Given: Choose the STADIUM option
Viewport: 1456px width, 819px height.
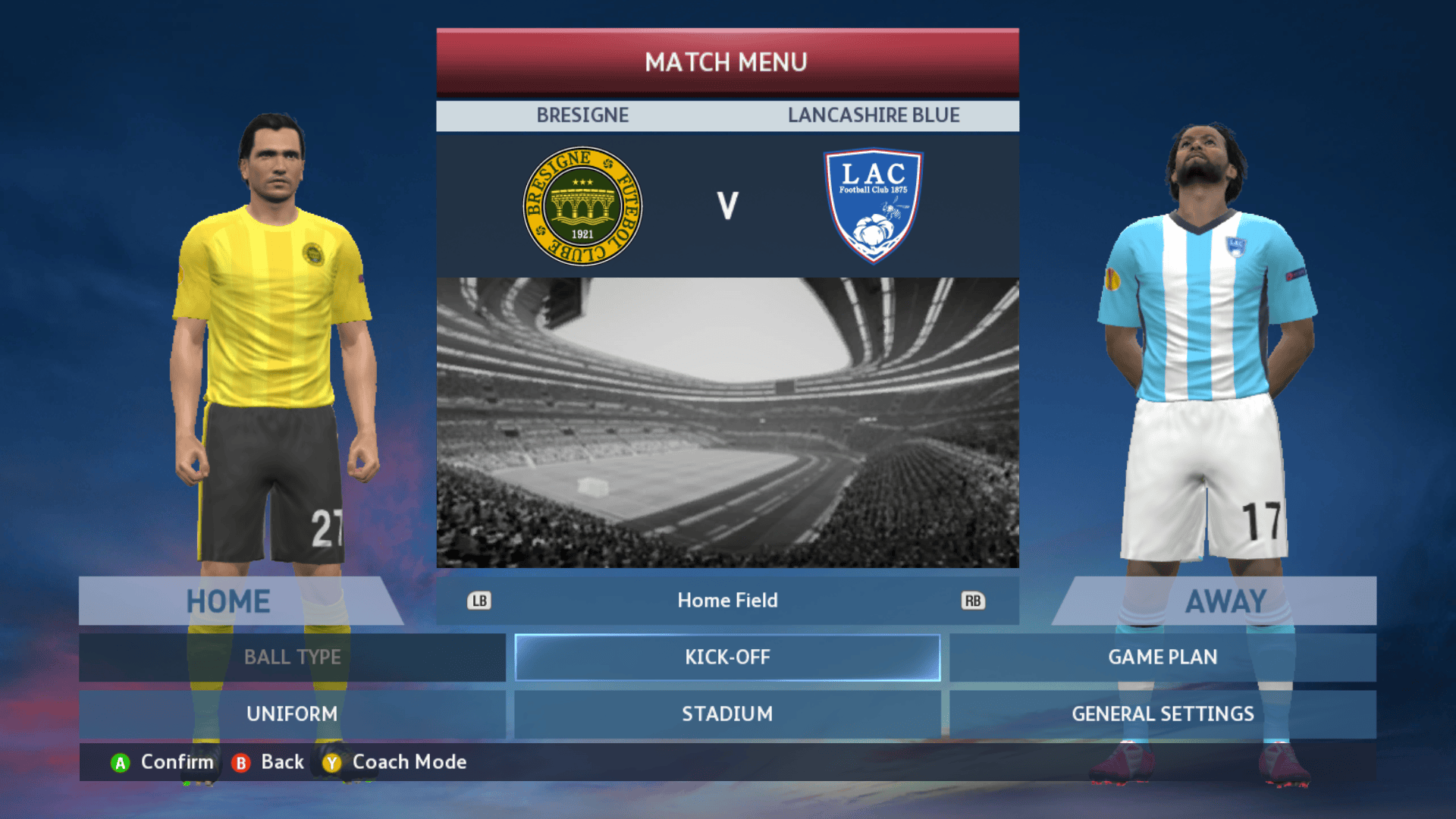Looking at the screenshot, I should pos(727,714).
